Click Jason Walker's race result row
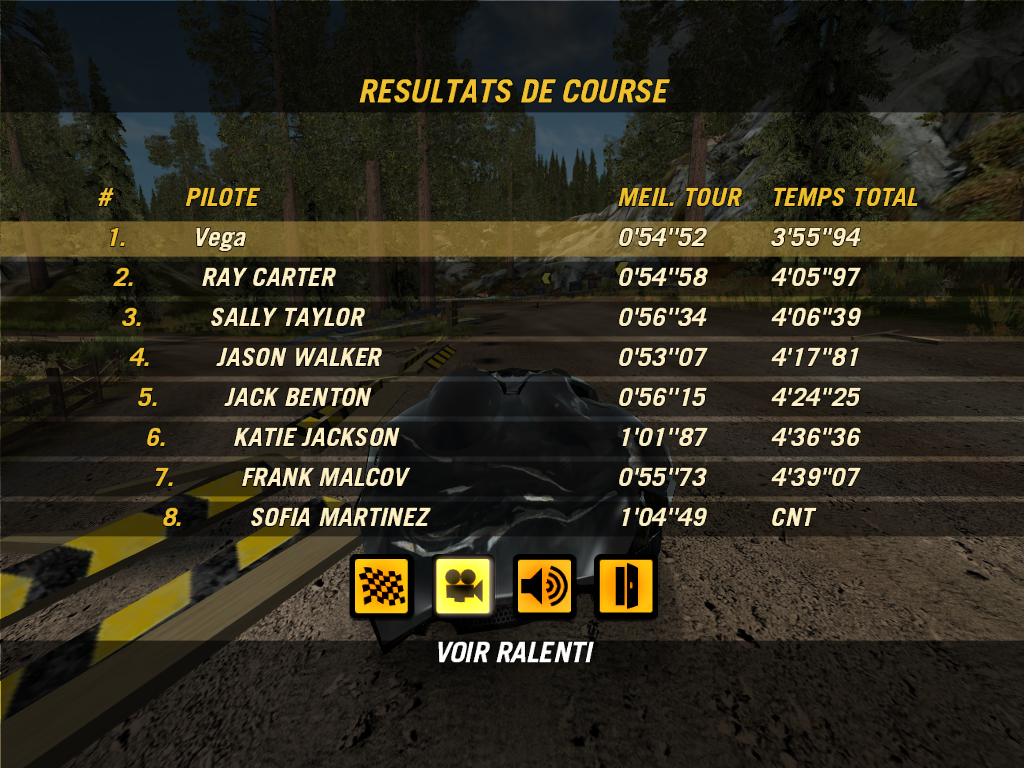This screenshot has width=1025, height=768. tap(512, 358)
